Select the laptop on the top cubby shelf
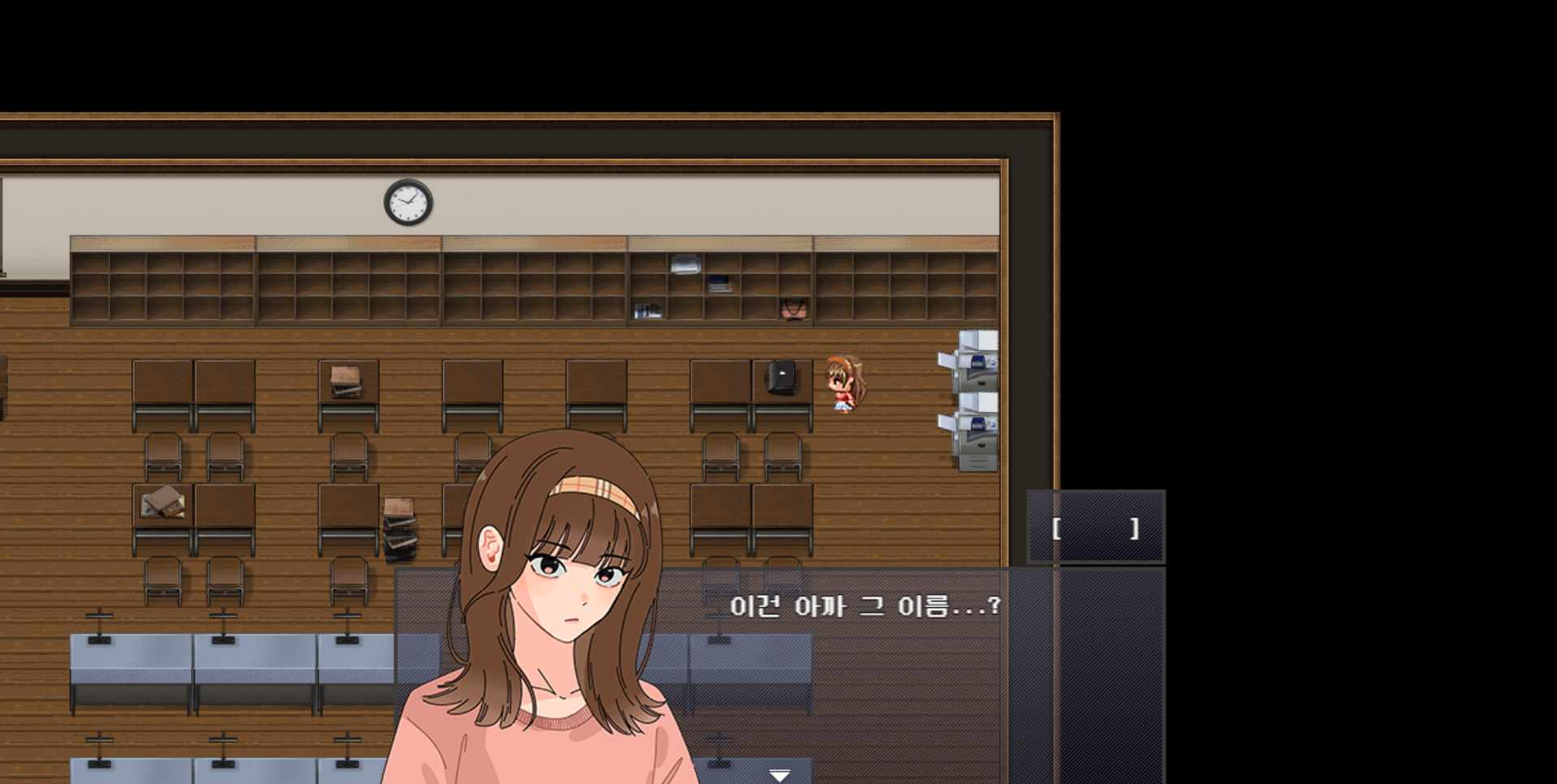The image size is (1557, 784). click(686, 264)
